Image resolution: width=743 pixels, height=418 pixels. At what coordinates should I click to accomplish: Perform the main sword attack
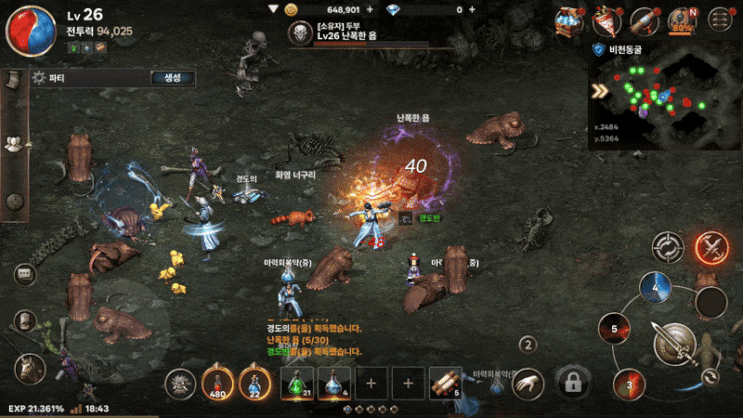coord(675,346)
